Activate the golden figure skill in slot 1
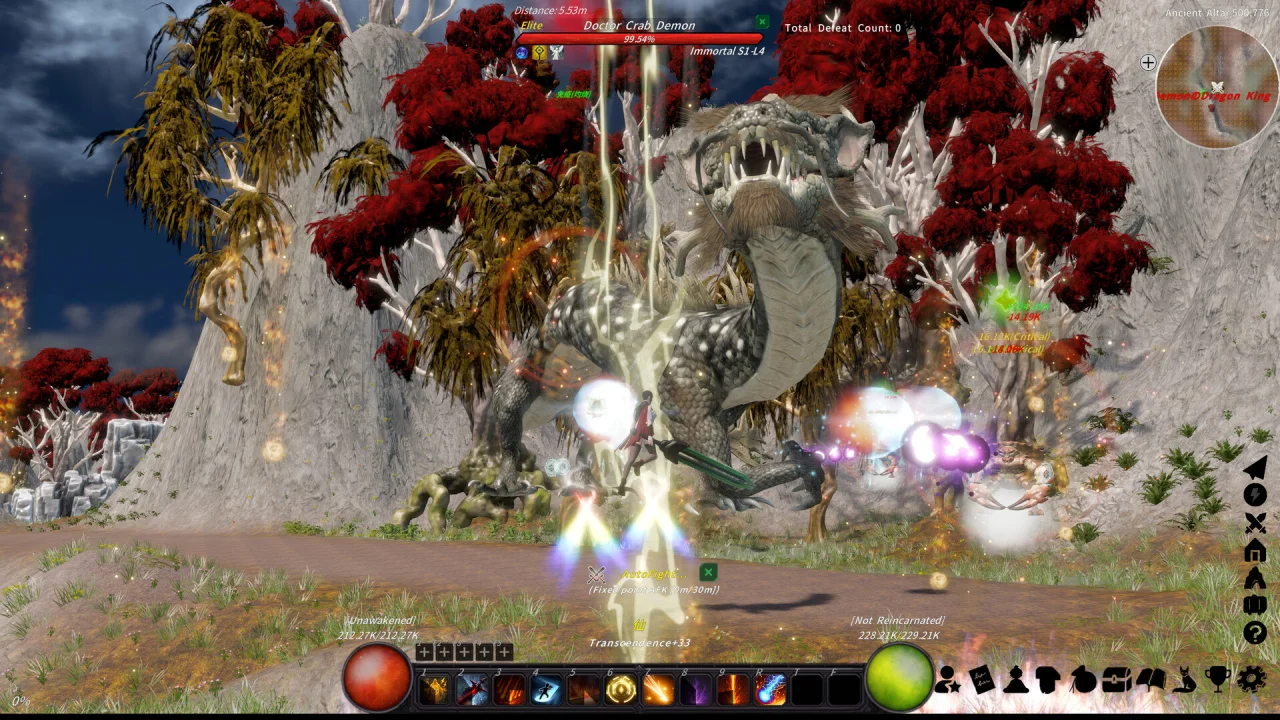This screenshot has width=1280, height=720. (435, 689)
